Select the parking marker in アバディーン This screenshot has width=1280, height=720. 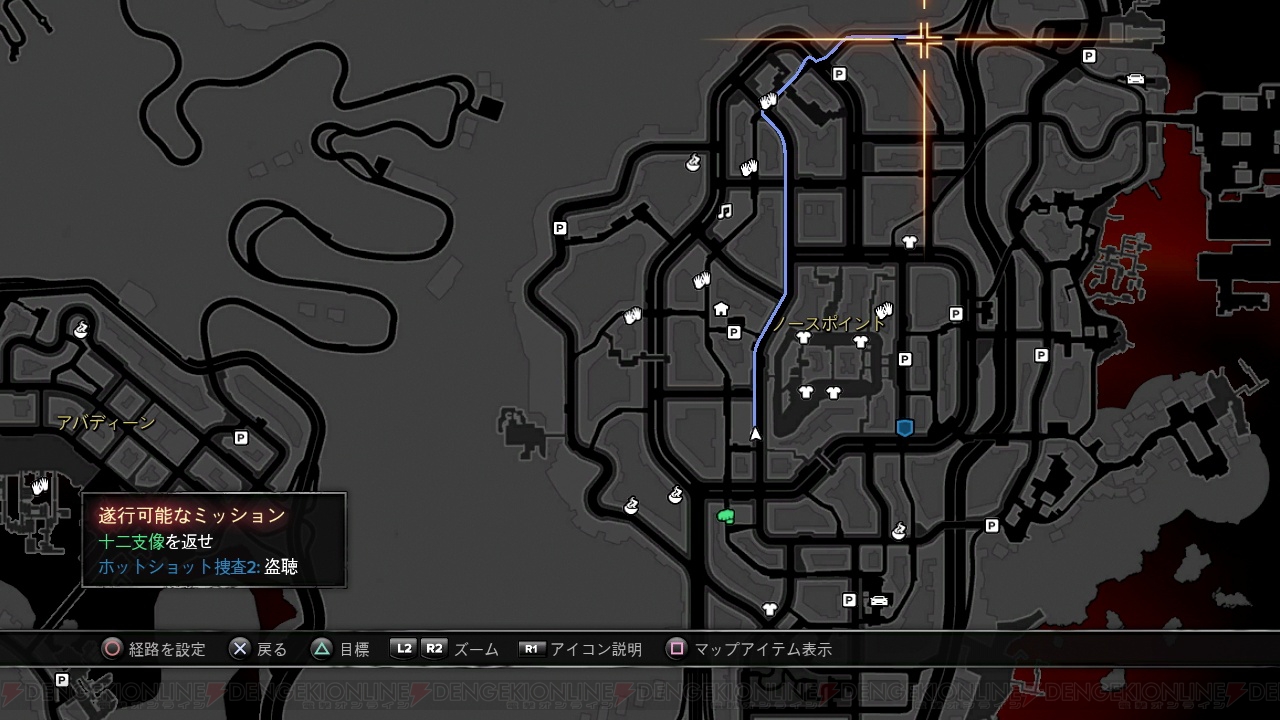(240, 438)
